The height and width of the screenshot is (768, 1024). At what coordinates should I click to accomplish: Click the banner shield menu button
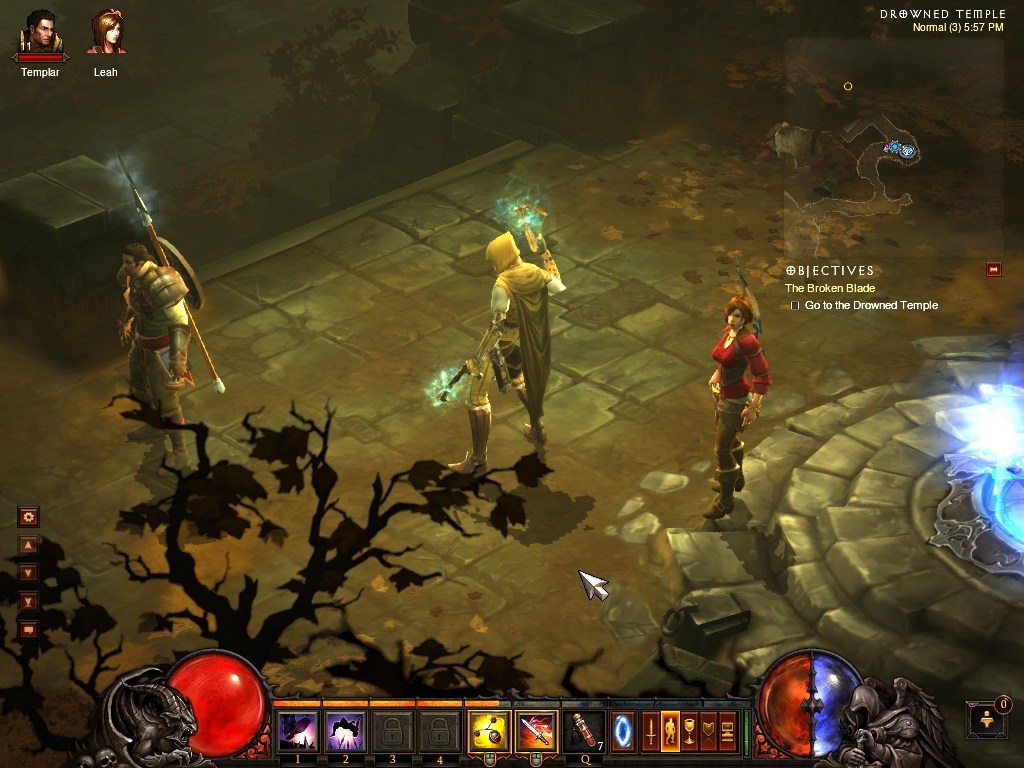click(708, 732)
